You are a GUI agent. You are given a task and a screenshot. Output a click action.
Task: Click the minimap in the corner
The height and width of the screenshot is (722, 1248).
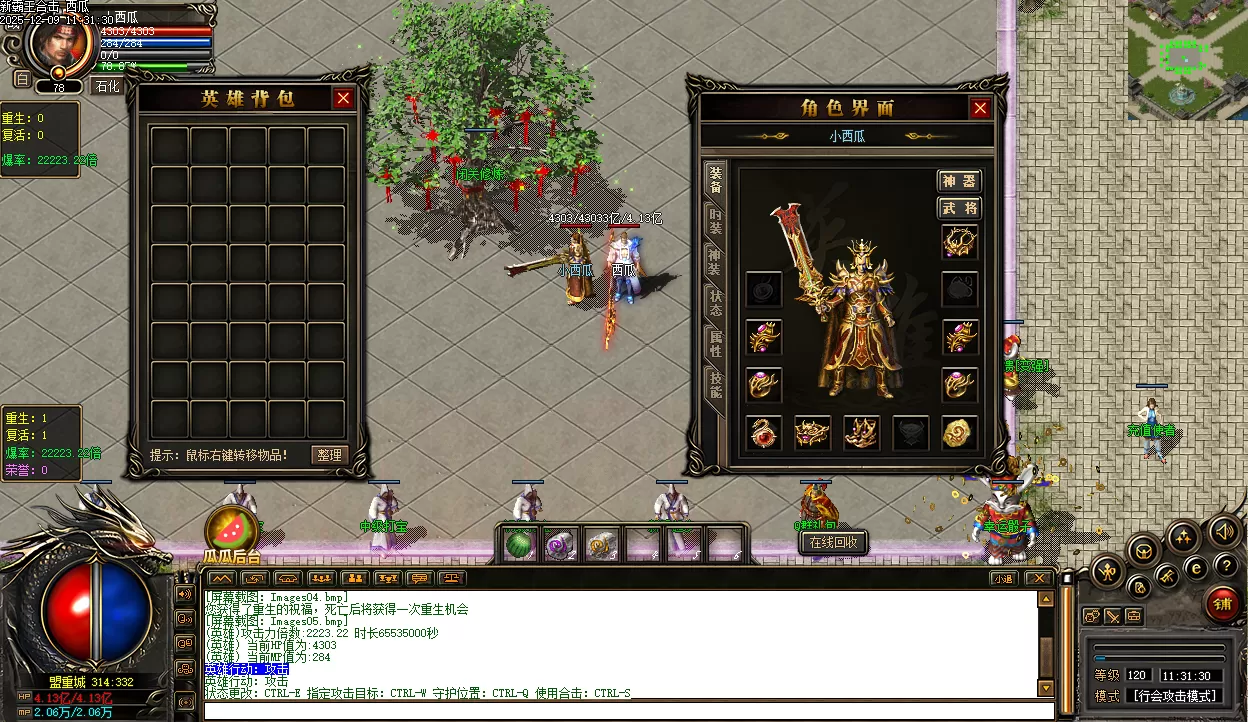tap(1187, 59)
